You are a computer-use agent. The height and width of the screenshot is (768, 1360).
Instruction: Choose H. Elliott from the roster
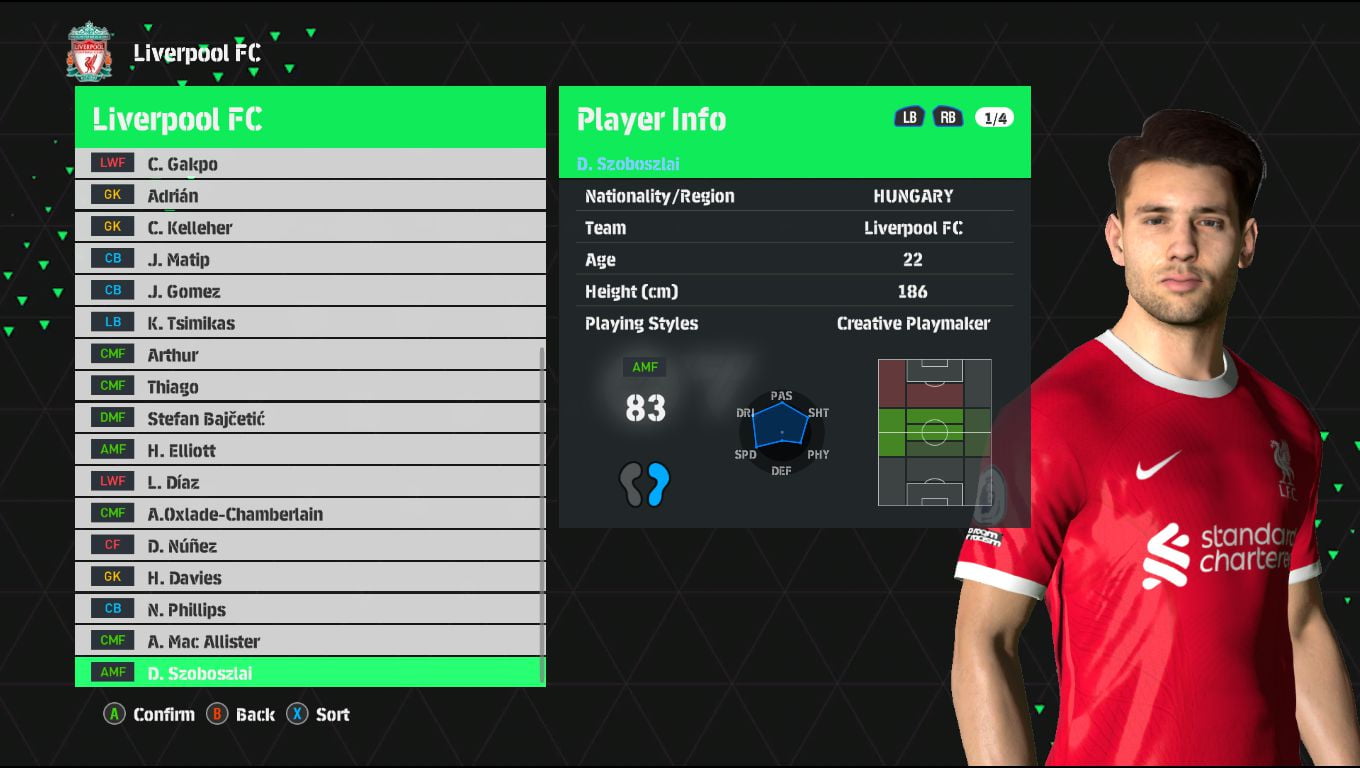click(310, 451)
